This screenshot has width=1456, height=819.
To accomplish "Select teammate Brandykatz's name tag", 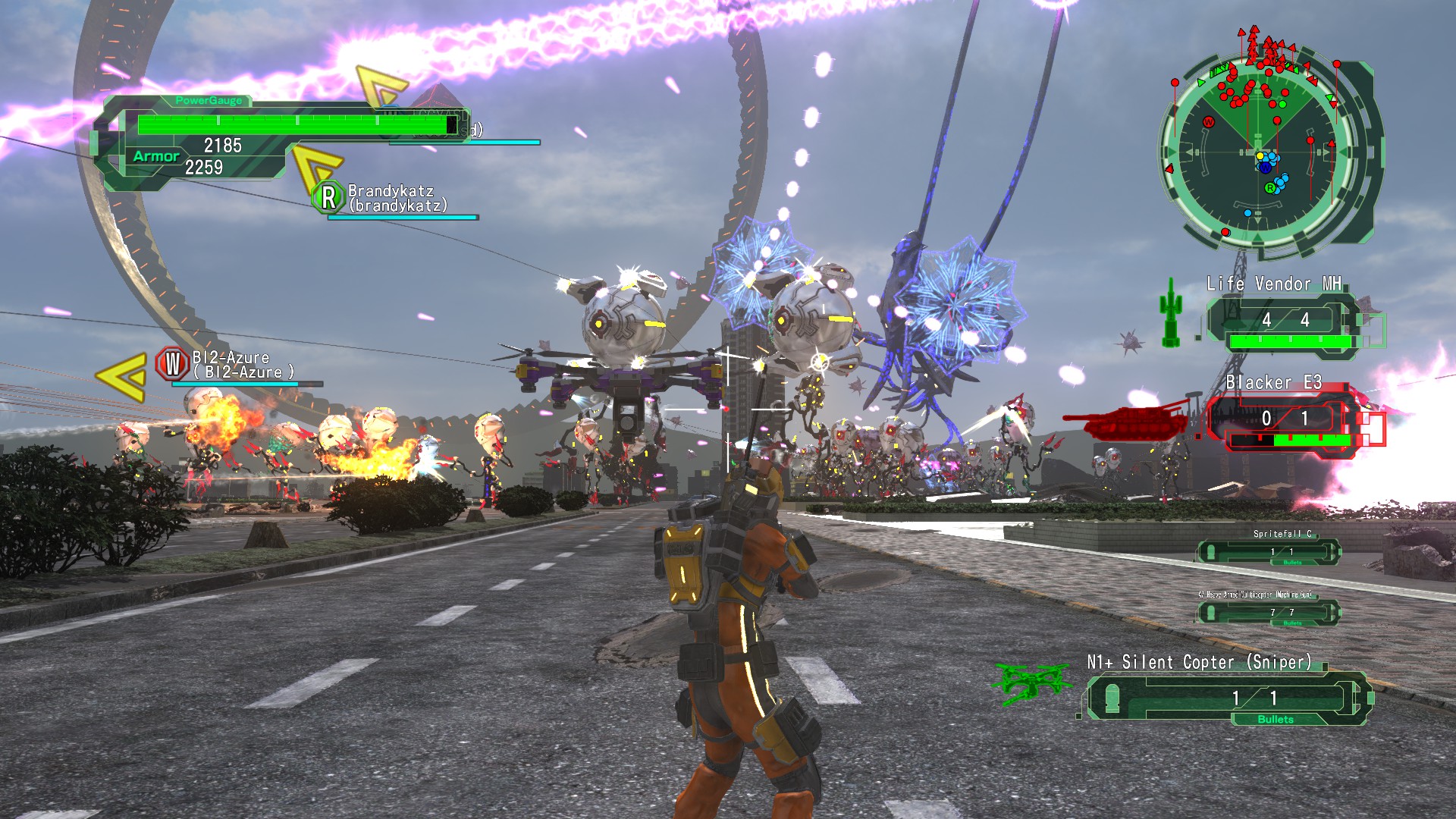I will pos(397,198).
